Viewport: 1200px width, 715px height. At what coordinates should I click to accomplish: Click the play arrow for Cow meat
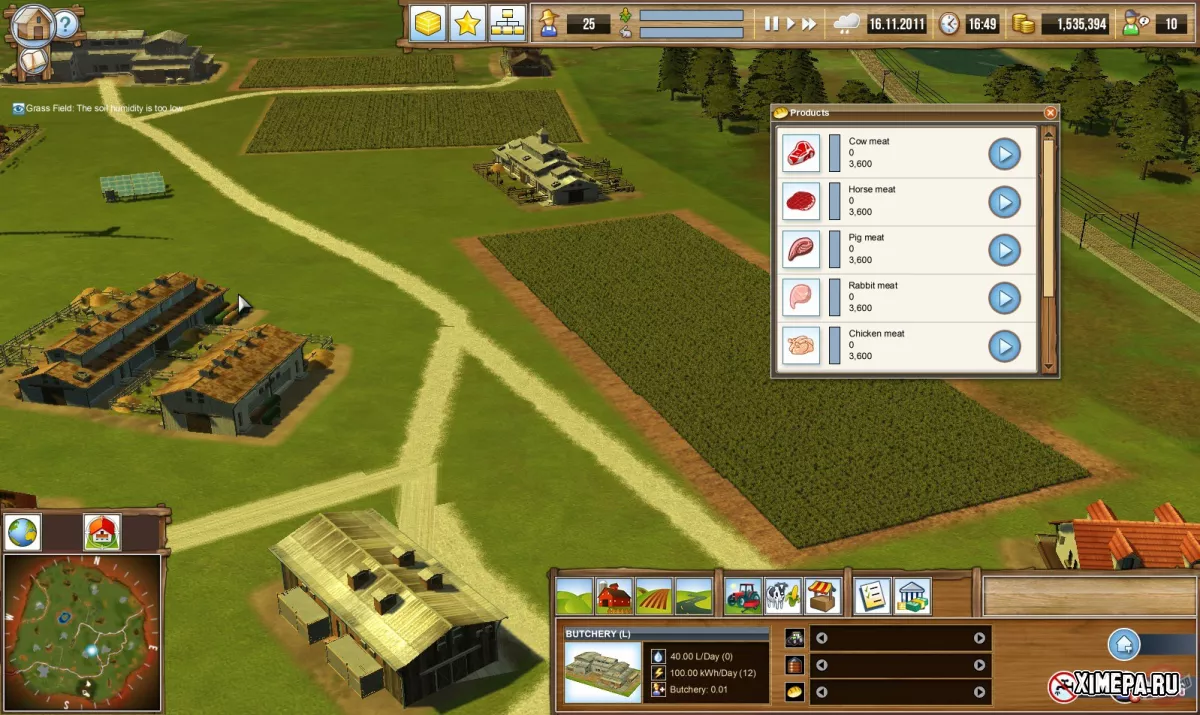1004,154
